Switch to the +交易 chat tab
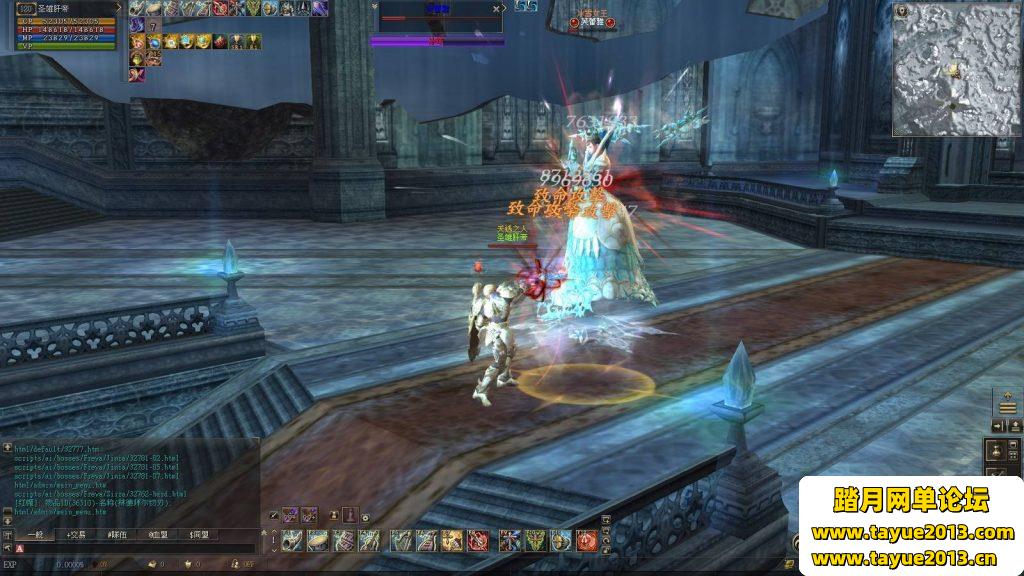This screenshot has height=576, width=1024. (x=76, y=535)
